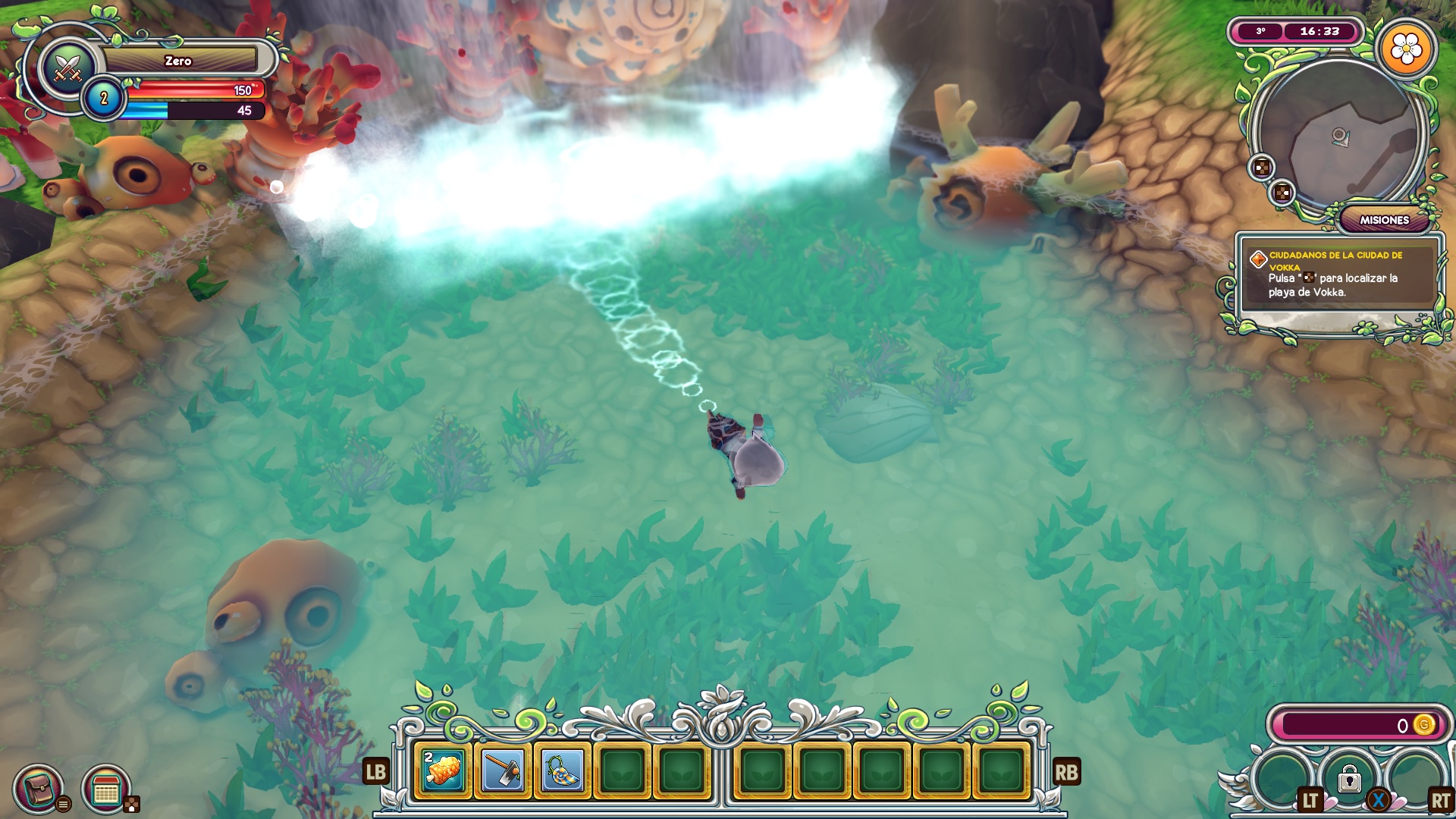Open the Misiones quest tab

pos(1384,220)
